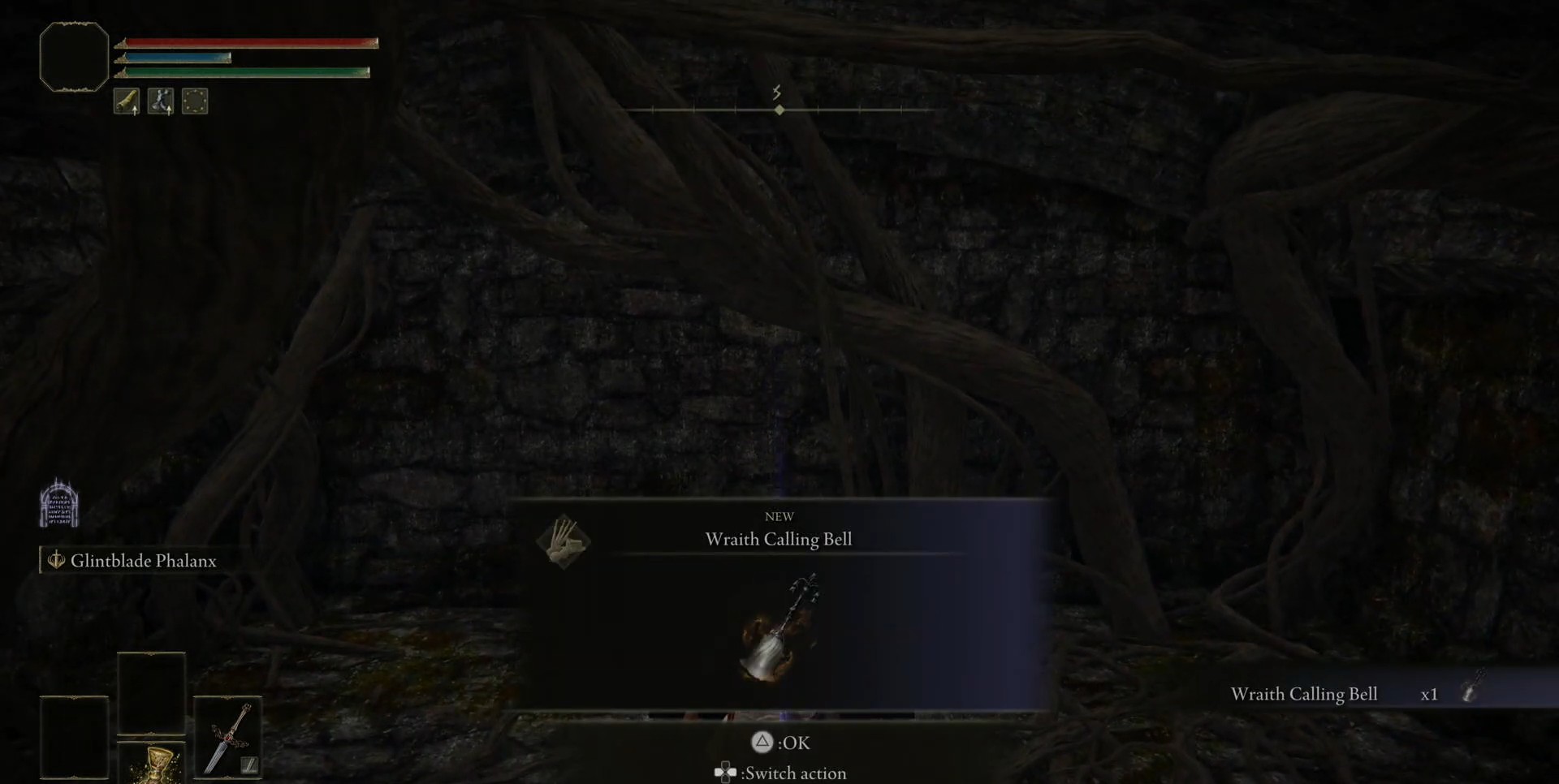Click the Wraith Calling Bell pickup banner title
The width and height of the screenshot is (1559, 784).
coord(778,538)
